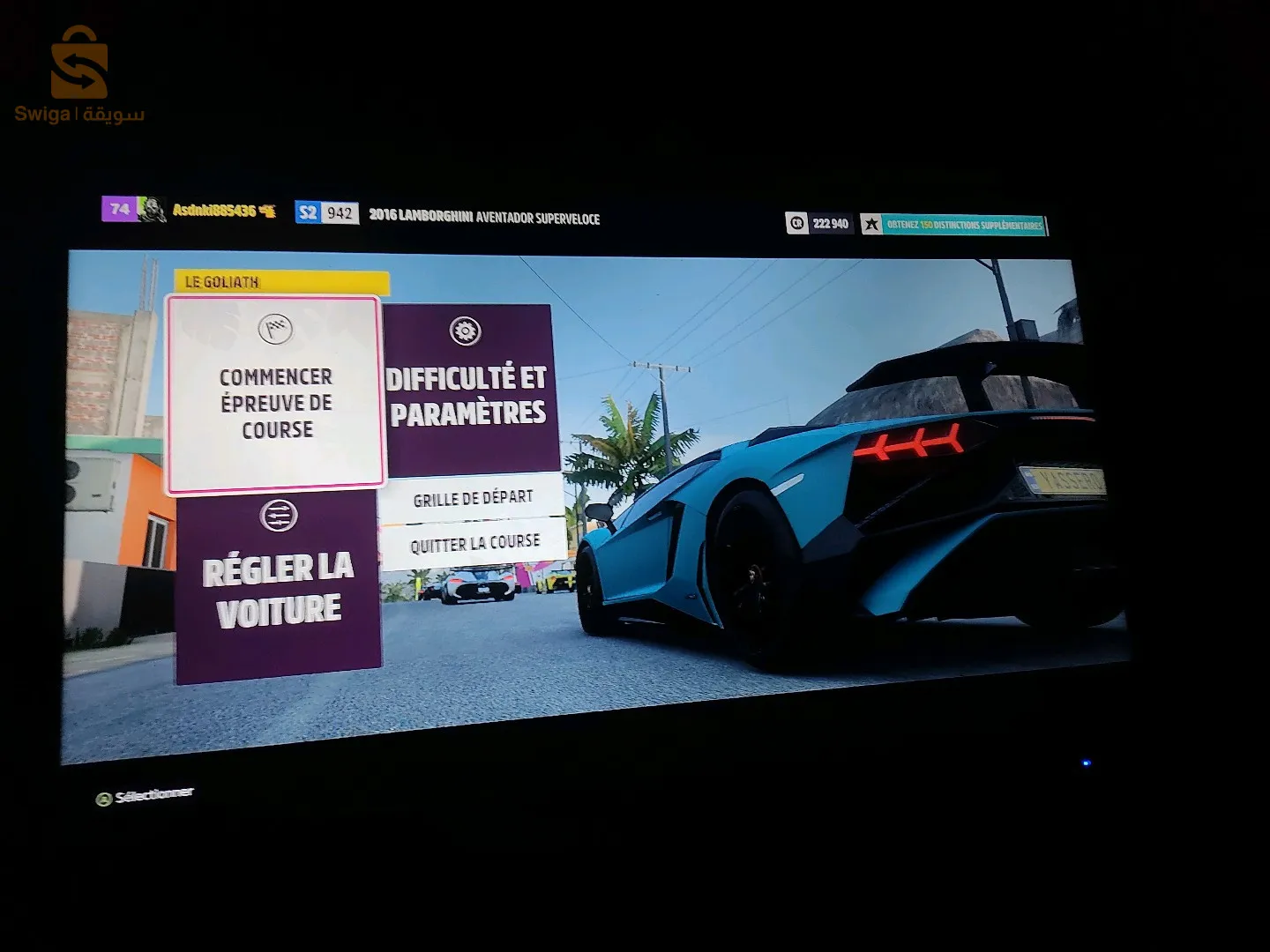Viewport: 1270px width, 952px height.
Task: Choose Quitter la Course
Action: pos(474,543)
